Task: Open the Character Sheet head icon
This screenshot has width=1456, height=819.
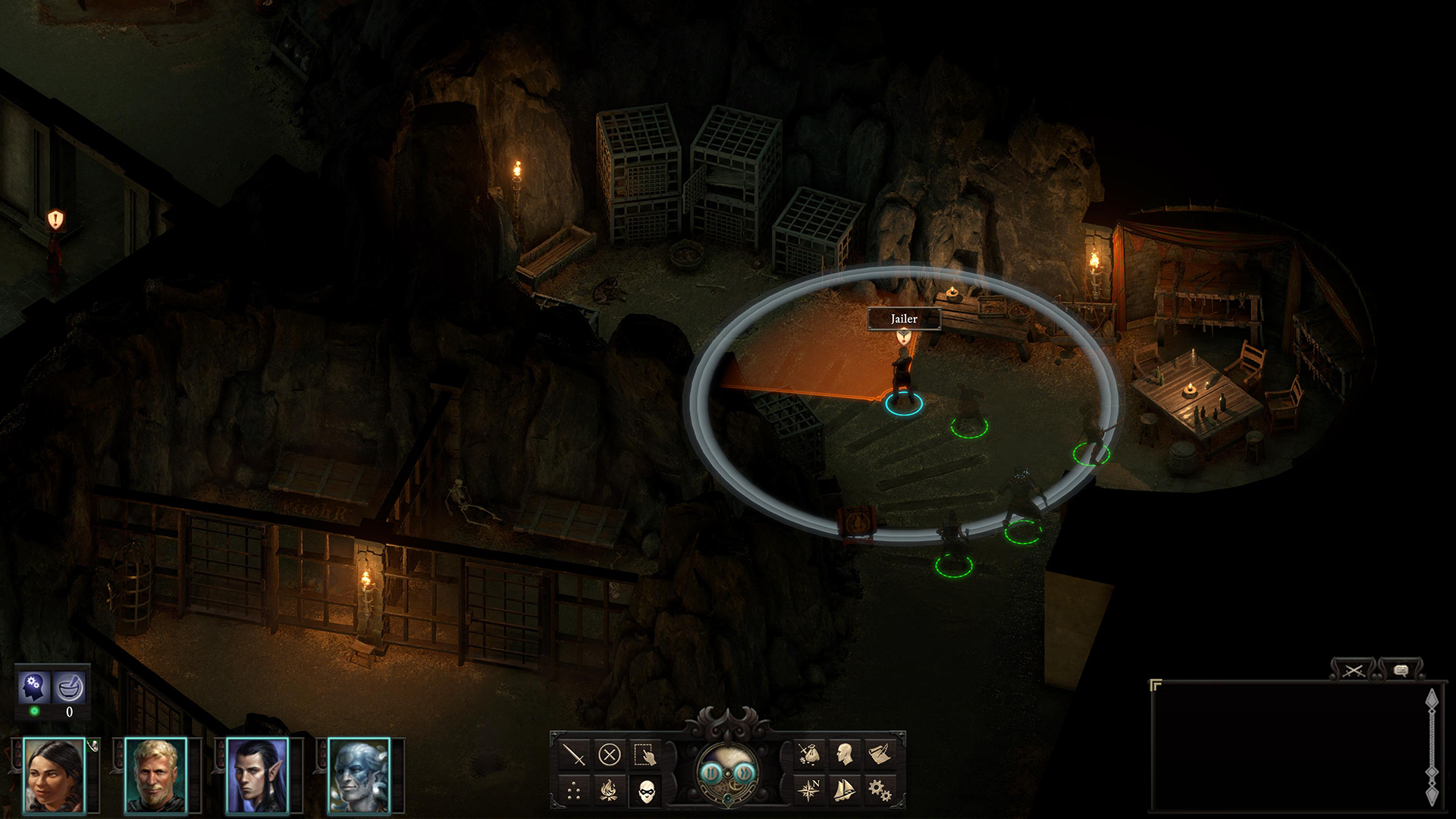Action: (843, 755)
